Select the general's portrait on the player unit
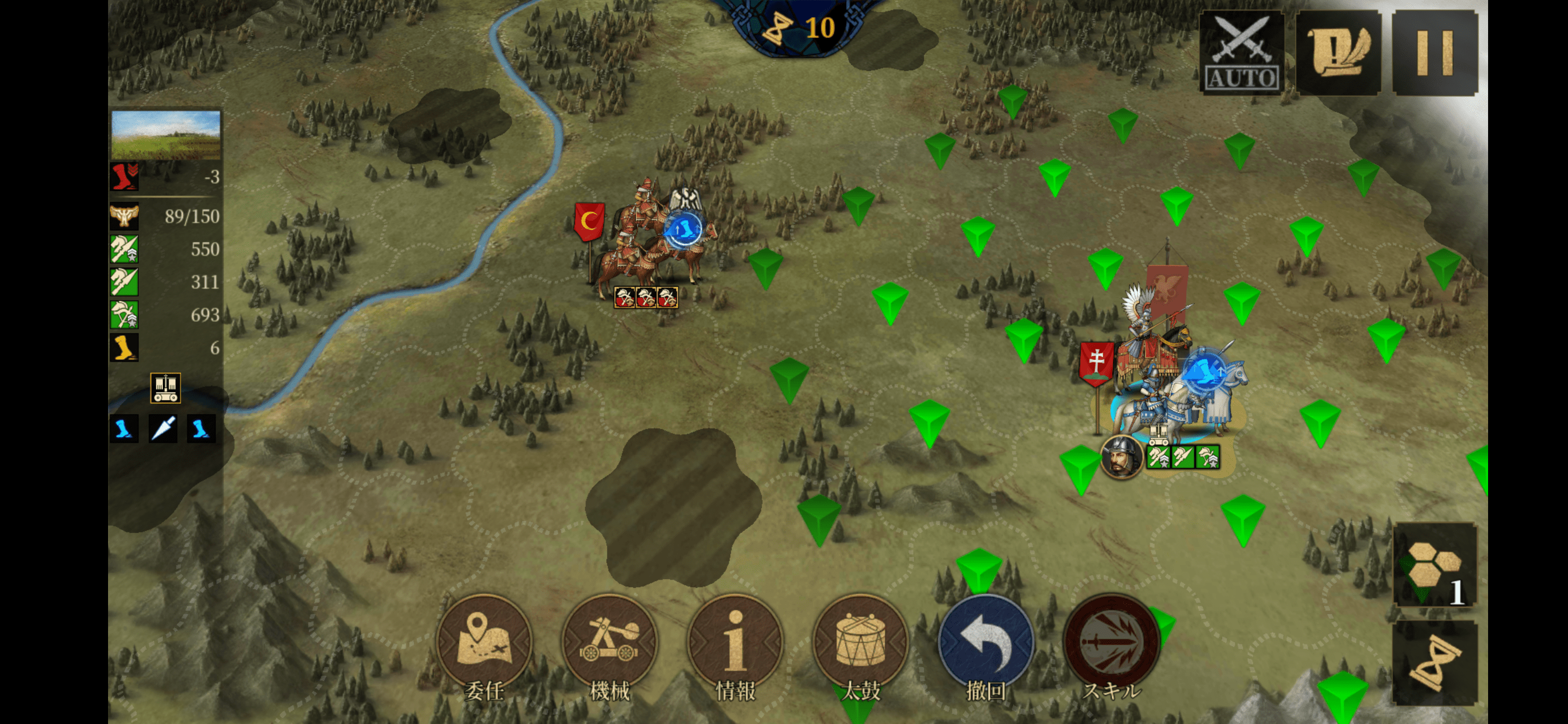This screenshot has height=724, width=1568. tap(1121, 458)
